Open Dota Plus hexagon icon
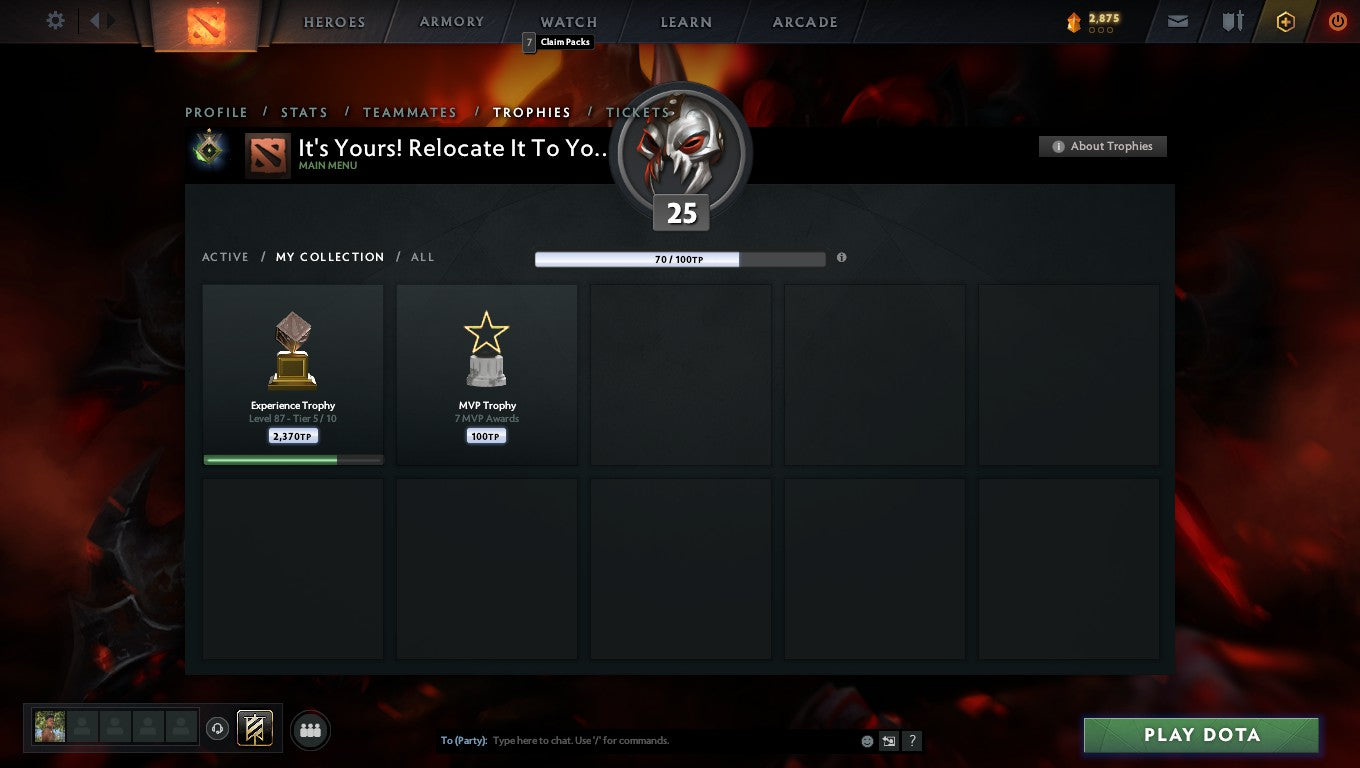This screenshot has height=768, width=1360. click(x=1286, y=21)
